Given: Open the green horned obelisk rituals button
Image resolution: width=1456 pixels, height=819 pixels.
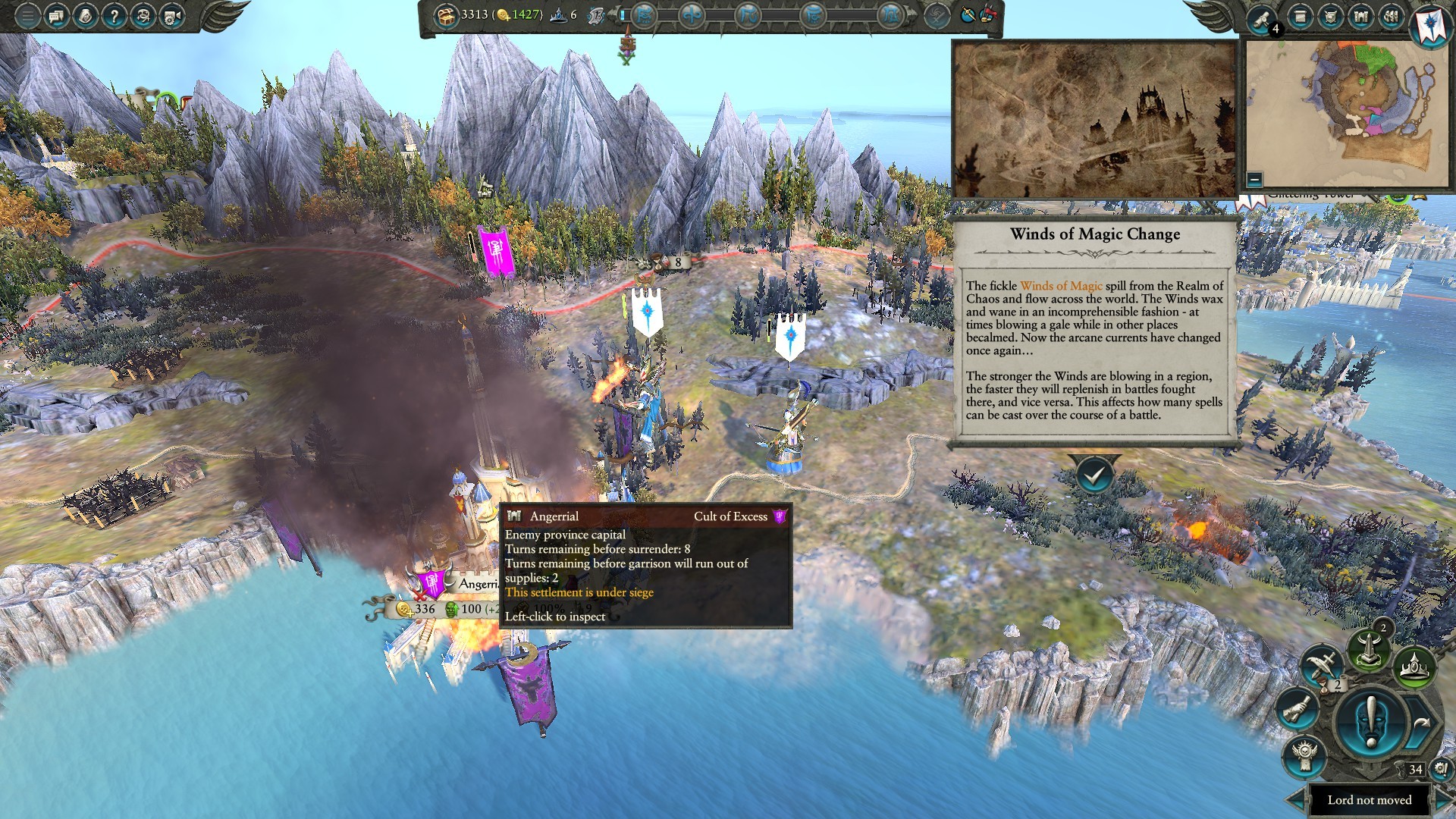Looking at the screenshot, I should (1368, 649).
